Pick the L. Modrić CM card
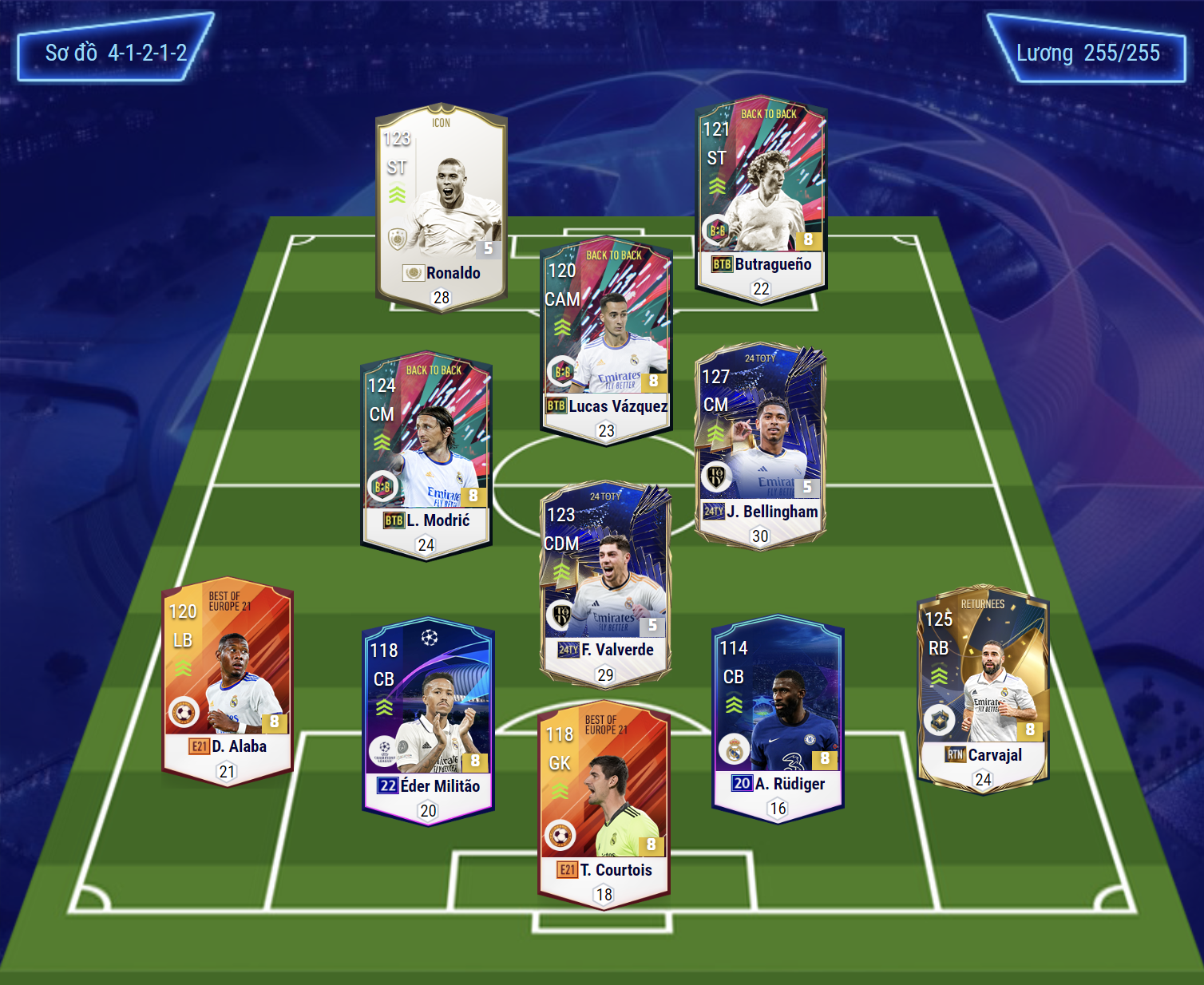 tap(426, 455)
